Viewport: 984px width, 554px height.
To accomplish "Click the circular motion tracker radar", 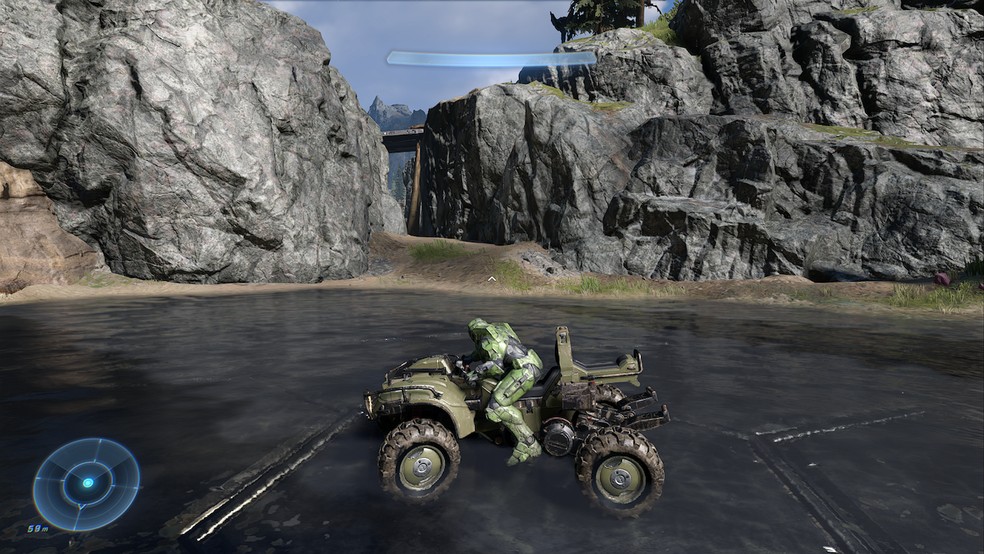I will coord(86,483).
